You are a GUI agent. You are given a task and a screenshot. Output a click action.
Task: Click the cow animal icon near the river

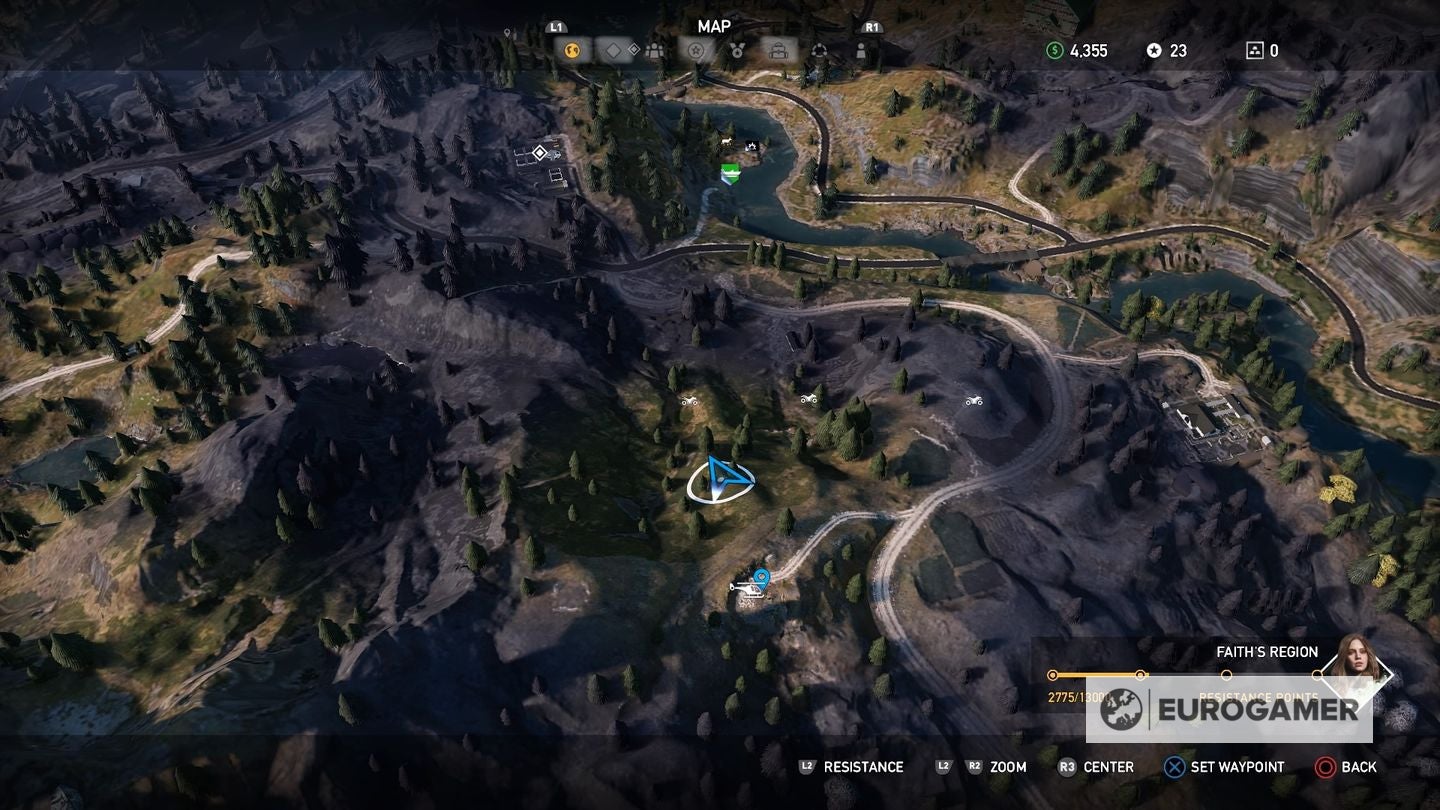click(726, 141)
